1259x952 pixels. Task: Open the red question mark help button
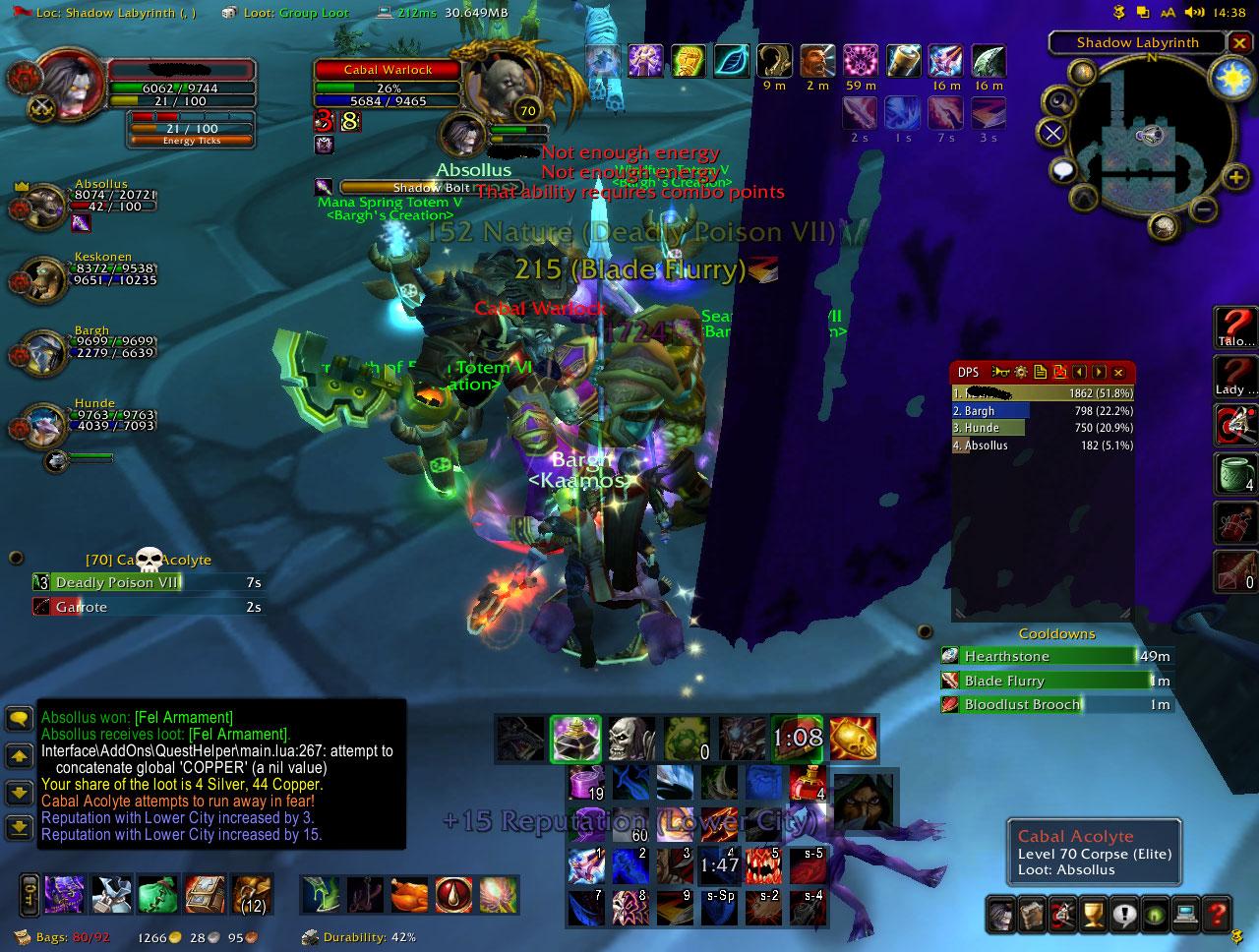[1217, 913]
